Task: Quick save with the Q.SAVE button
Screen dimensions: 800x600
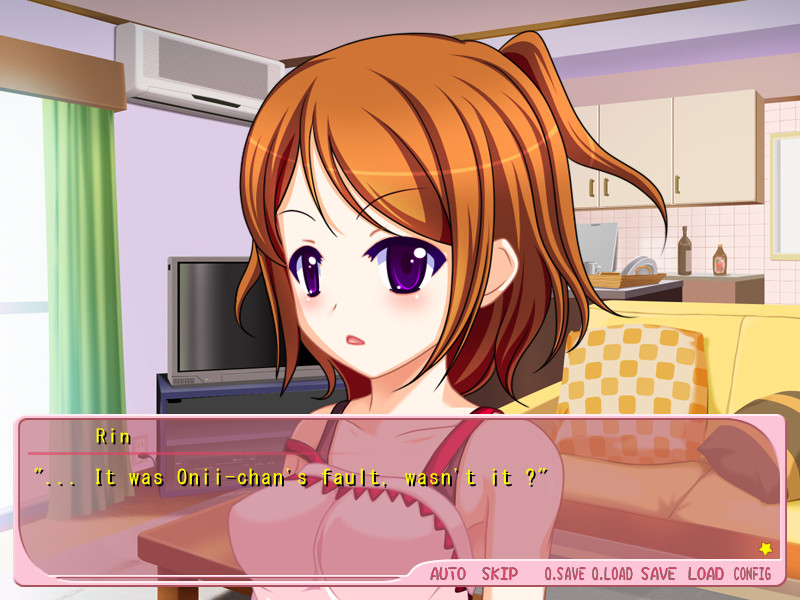Action: click(564, 574)
